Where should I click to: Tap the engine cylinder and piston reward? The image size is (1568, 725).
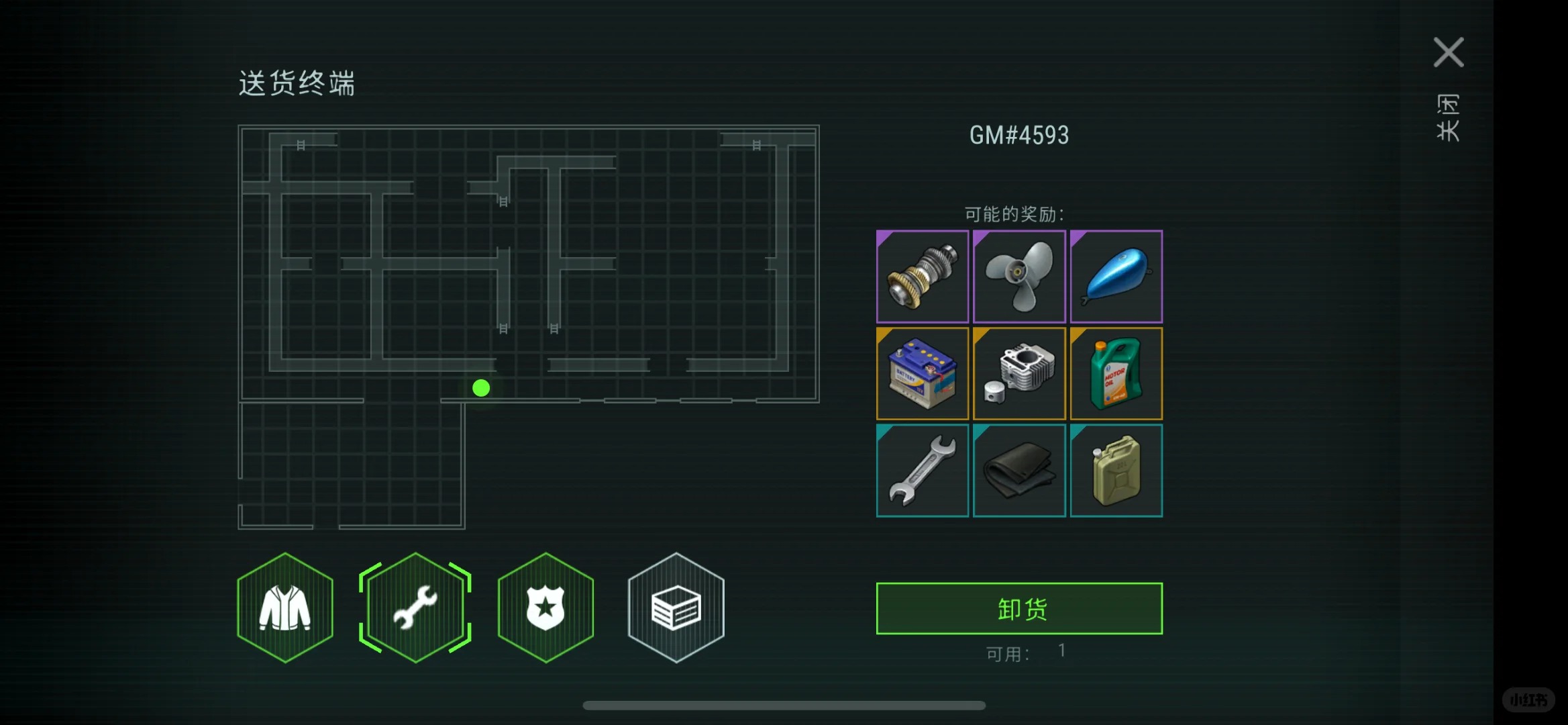(1018, 373)
